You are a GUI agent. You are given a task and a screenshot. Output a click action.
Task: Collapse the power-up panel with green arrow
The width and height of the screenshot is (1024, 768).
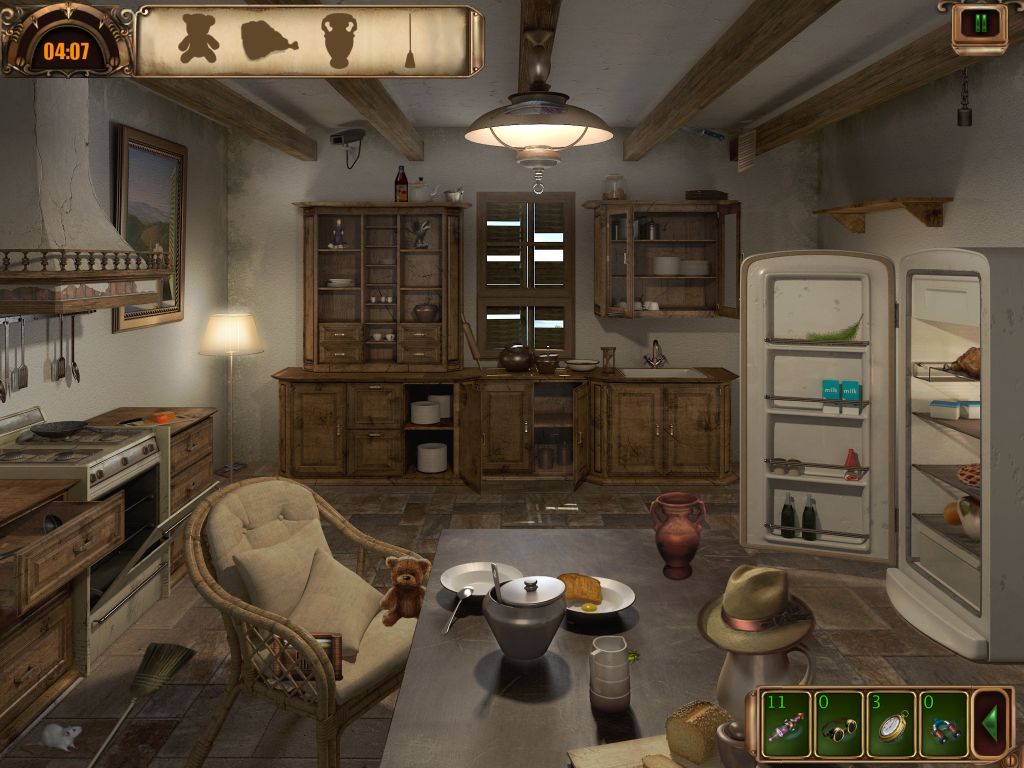pyautogui.click(x=990, y=723)
